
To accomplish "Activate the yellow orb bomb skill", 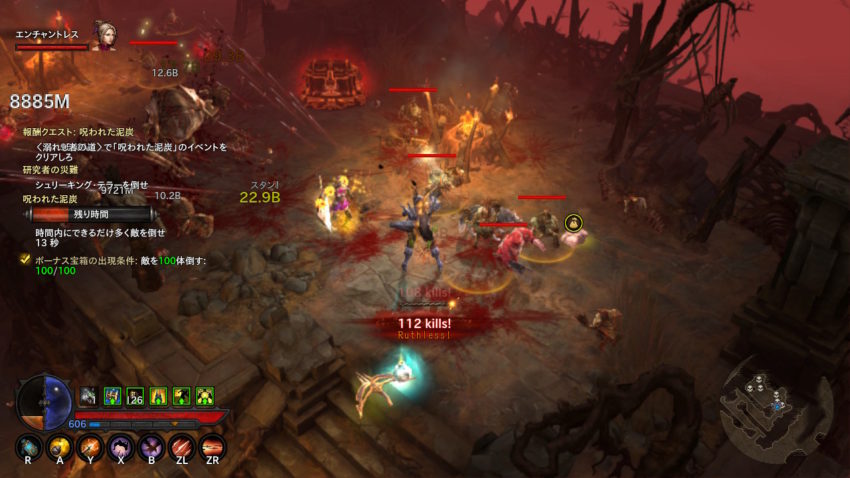I will coord(59,447).
